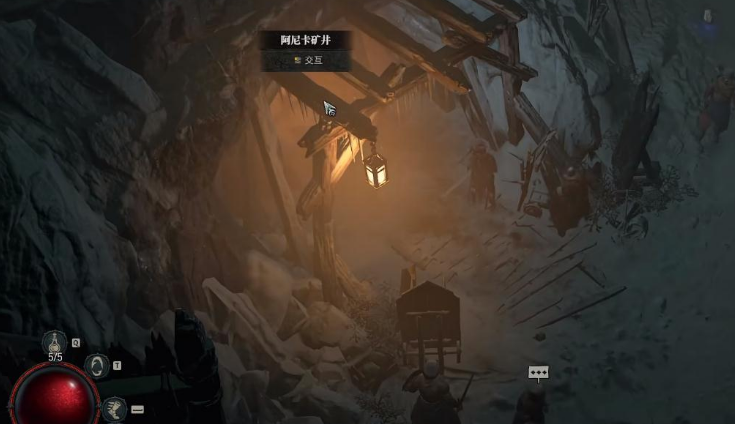Screen dimensions: 735x424
Task: Click the 阿尼卡矿井 entrance label
Action: (x=305, y=40)
